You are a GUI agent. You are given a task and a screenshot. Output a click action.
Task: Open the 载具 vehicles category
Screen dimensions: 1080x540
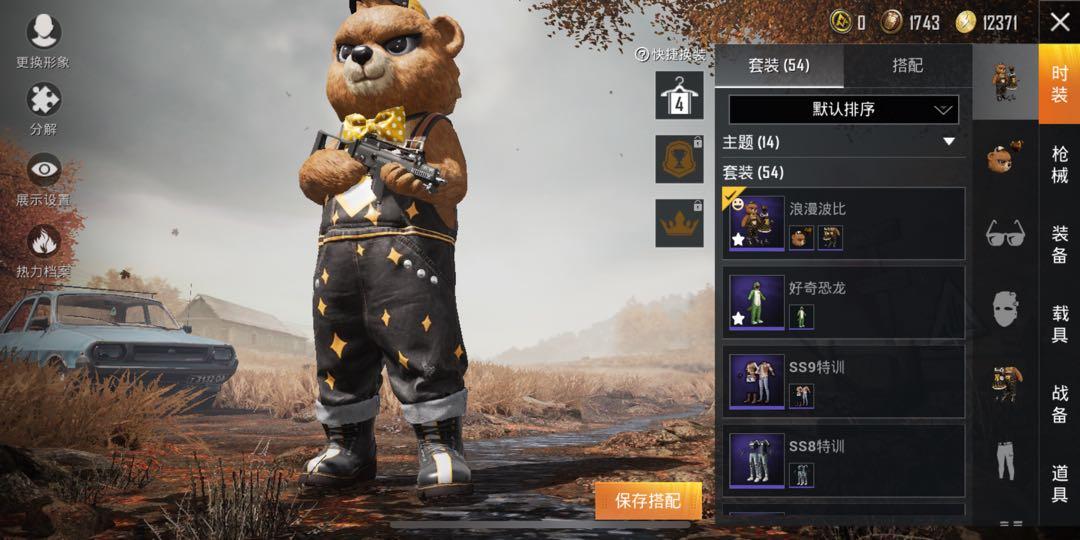click(x=1059, y=324)
